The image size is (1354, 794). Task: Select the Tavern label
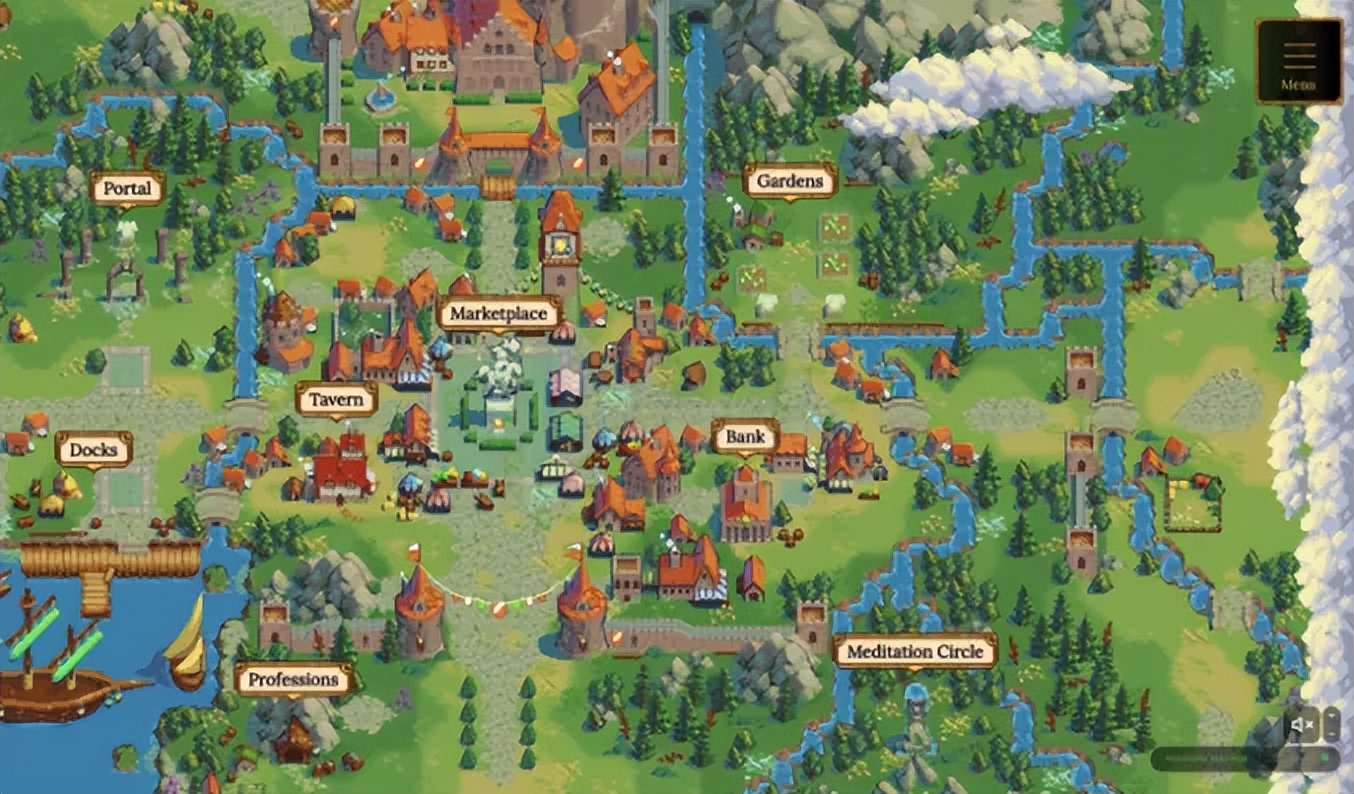pyautogui.click(x=336, y=400)
